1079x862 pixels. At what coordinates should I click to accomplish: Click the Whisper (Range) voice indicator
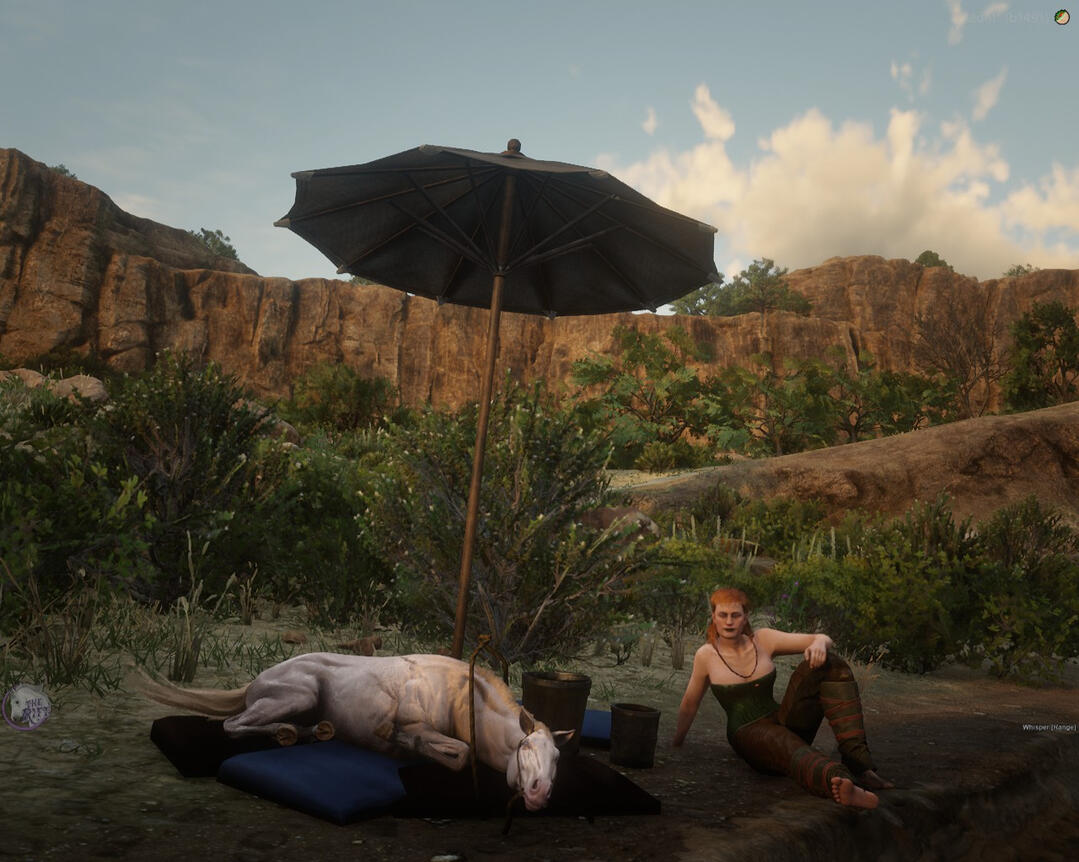pos(1048,727)
